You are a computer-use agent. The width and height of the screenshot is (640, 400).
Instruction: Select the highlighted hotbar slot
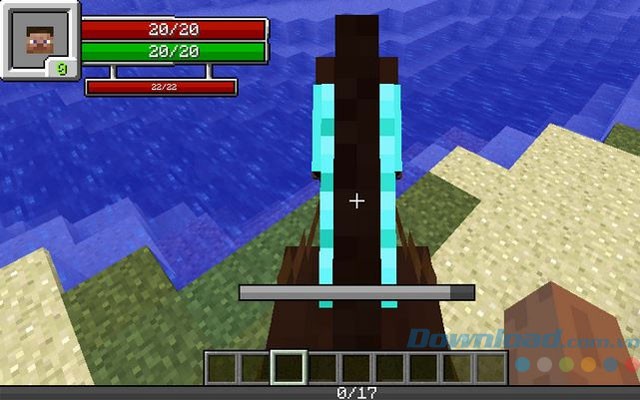289,367
